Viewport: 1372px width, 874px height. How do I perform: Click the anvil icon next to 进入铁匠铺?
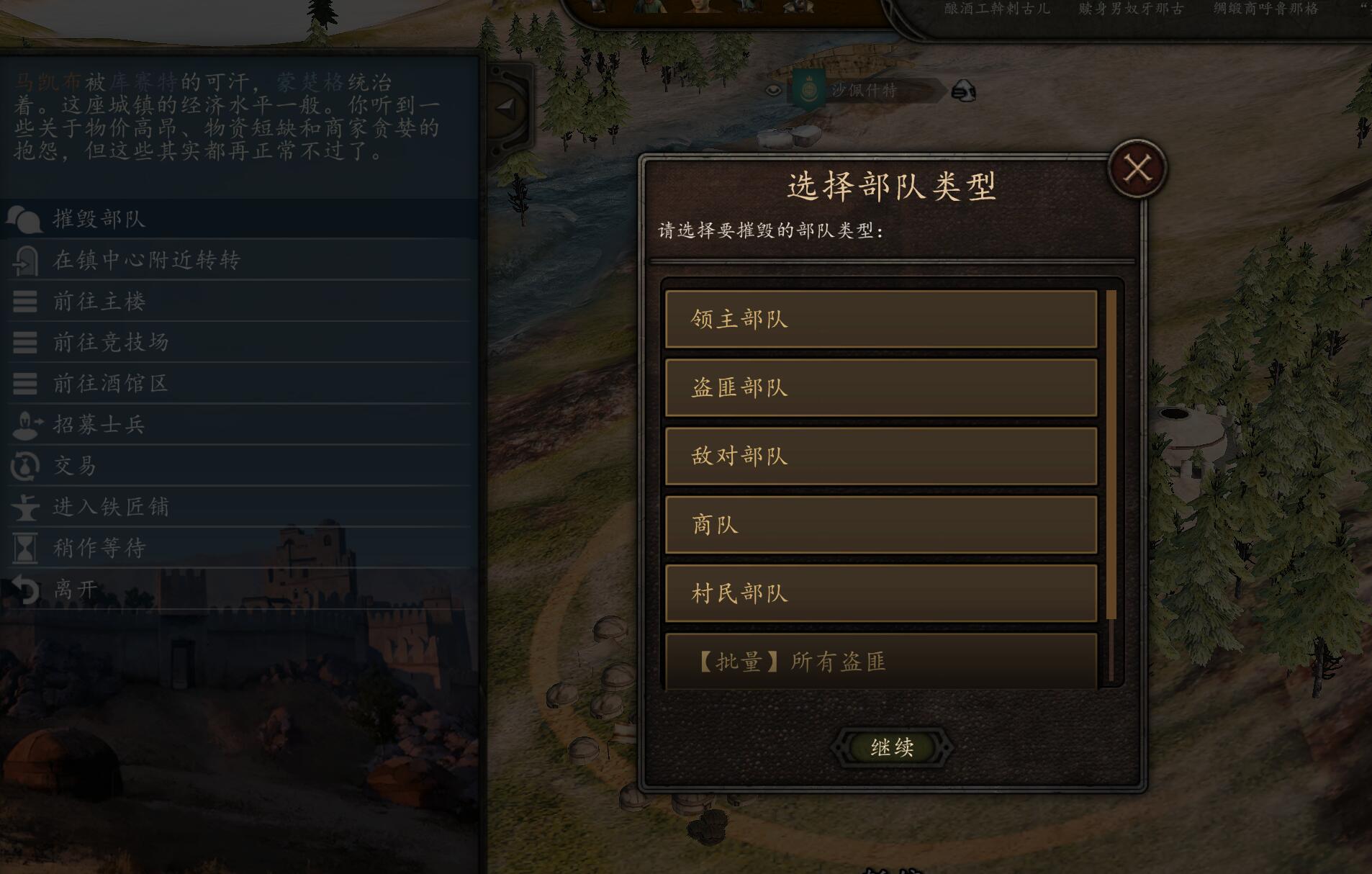click(25, 507)
